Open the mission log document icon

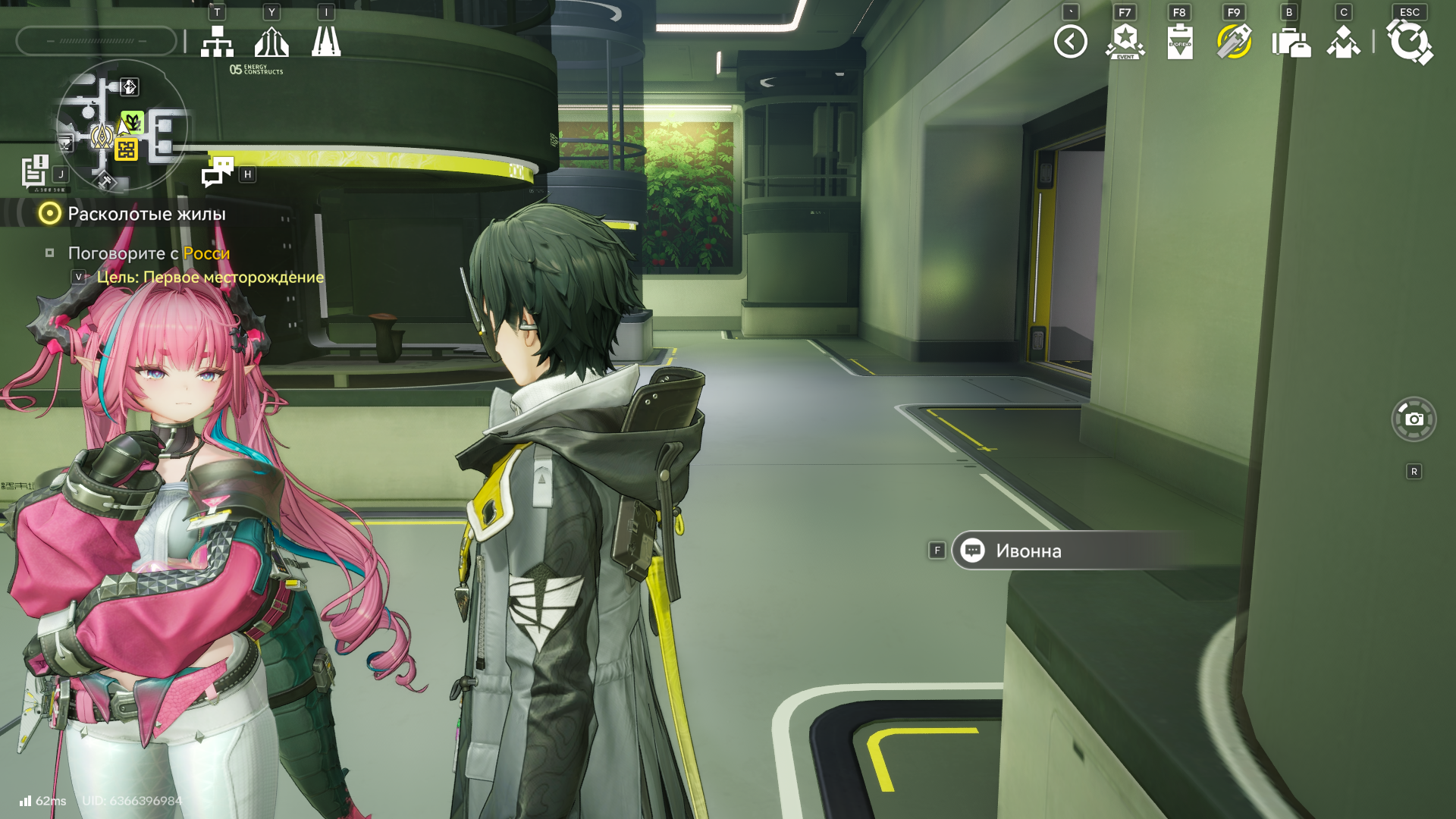coord(35,171)
